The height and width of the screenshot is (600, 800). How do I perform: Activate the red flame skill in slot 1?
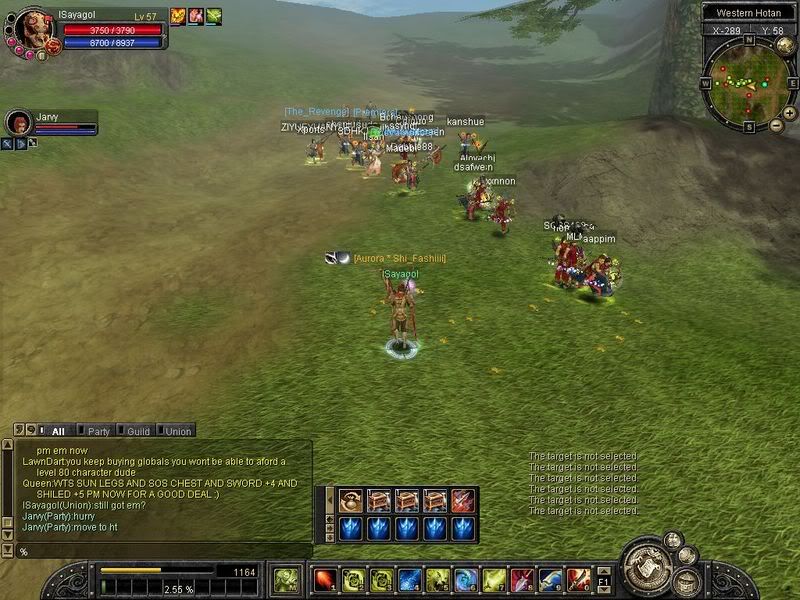(x=325, y=580)
